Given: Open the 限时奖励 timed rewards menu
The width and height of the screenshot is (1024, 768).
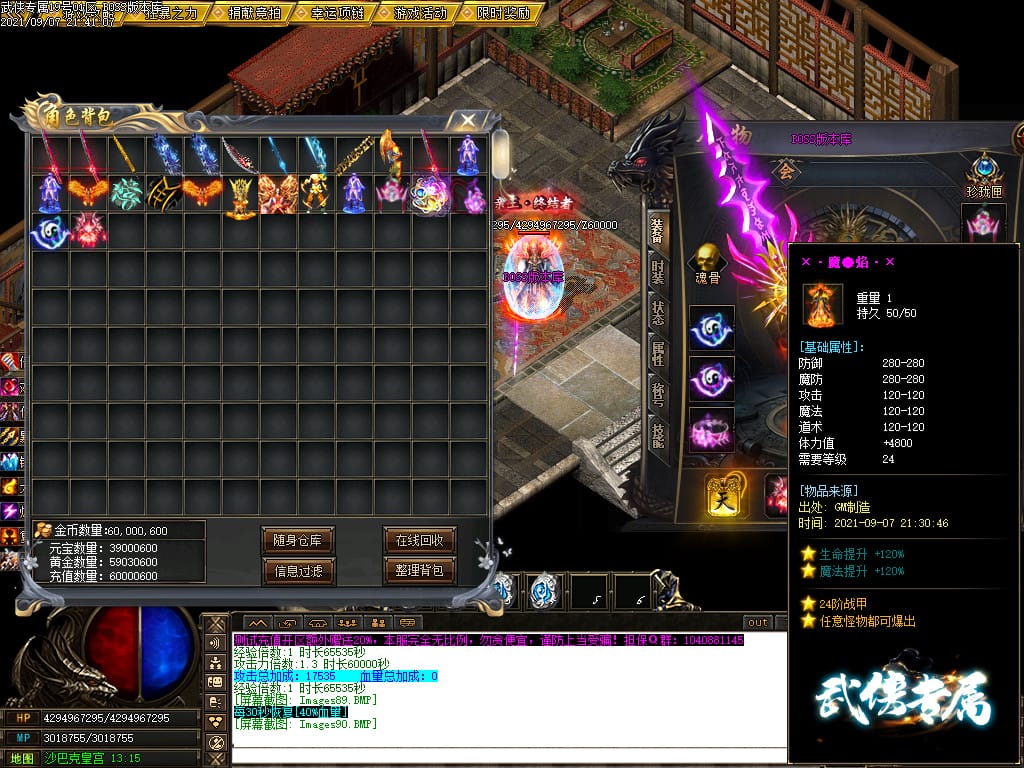Looking at the screenshot, I should (x=505, y=13).
